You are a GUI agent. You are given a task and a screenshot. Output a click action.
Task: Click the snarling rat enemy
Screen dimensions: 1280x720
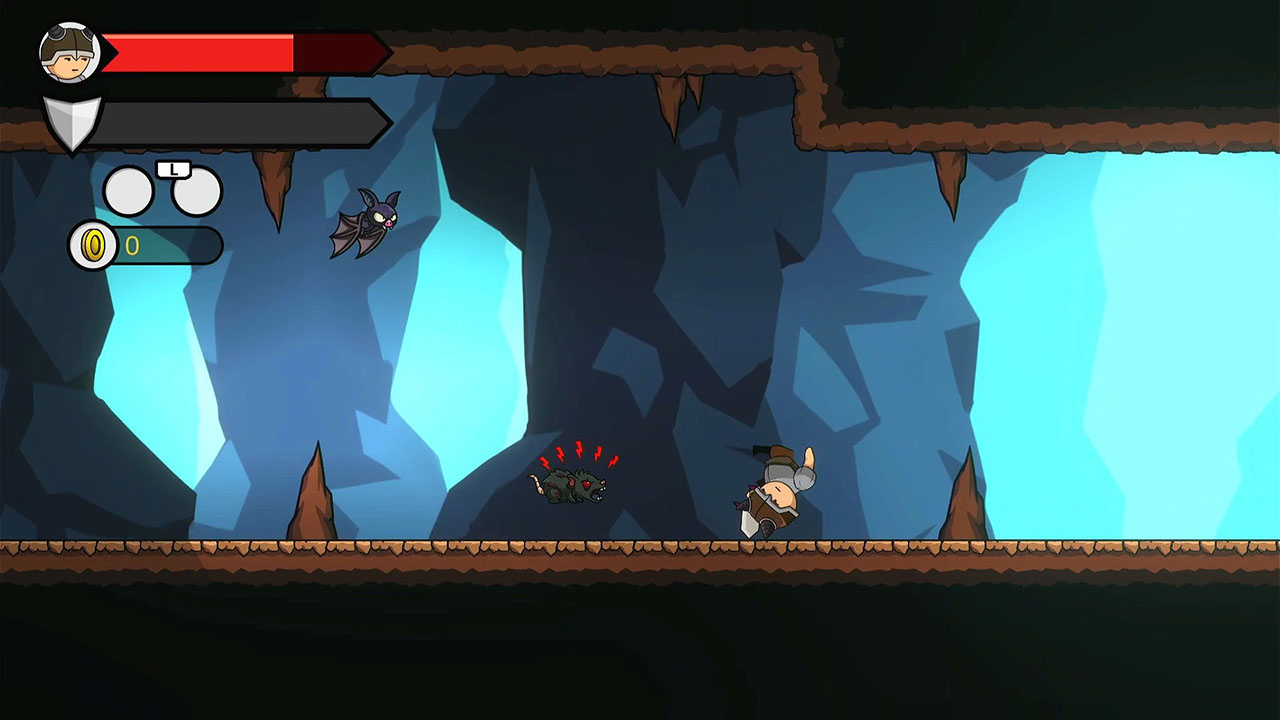(x=575, y=485)
